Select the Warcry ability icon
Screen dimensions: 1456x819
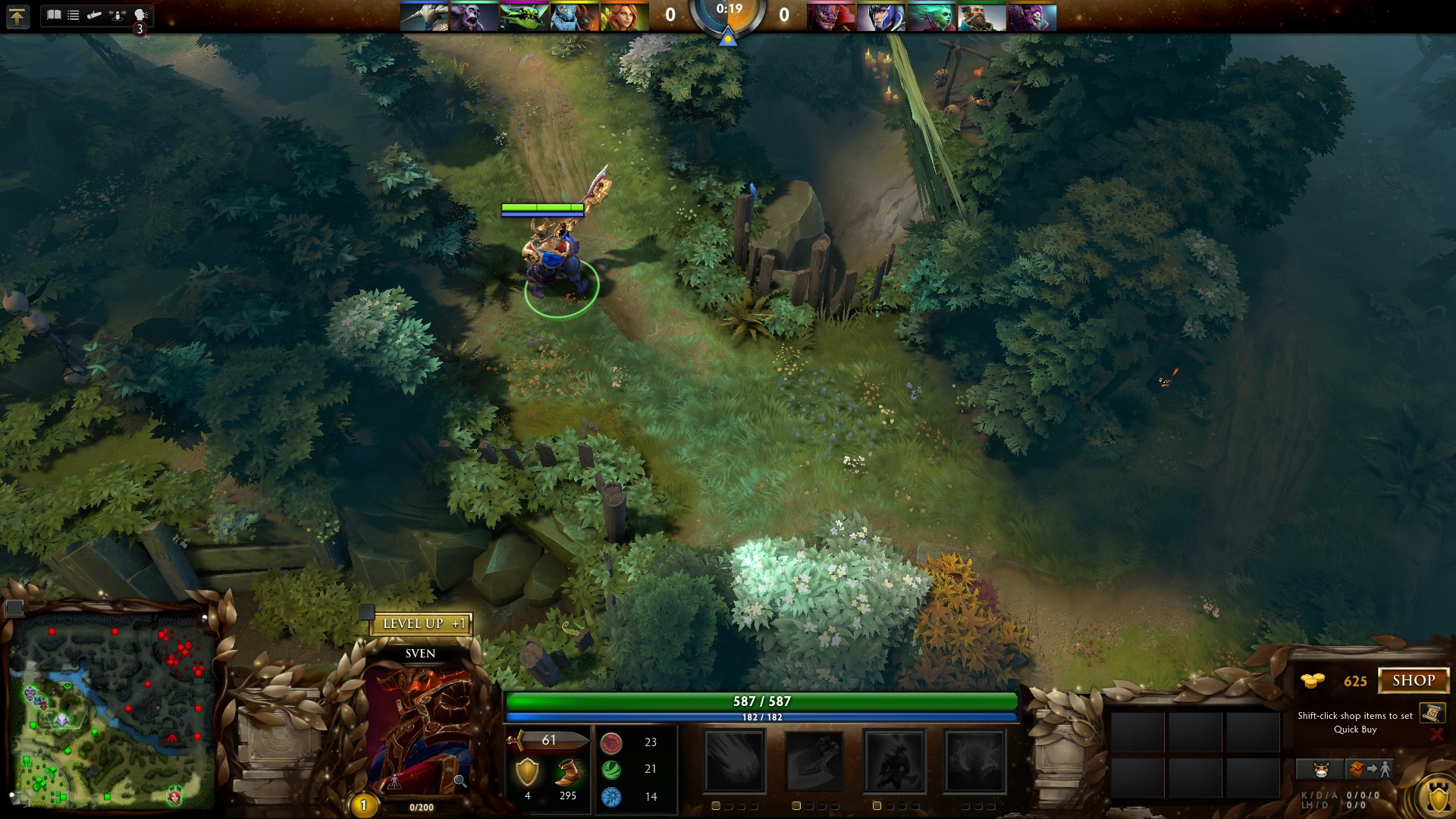(x=895, y=761)
